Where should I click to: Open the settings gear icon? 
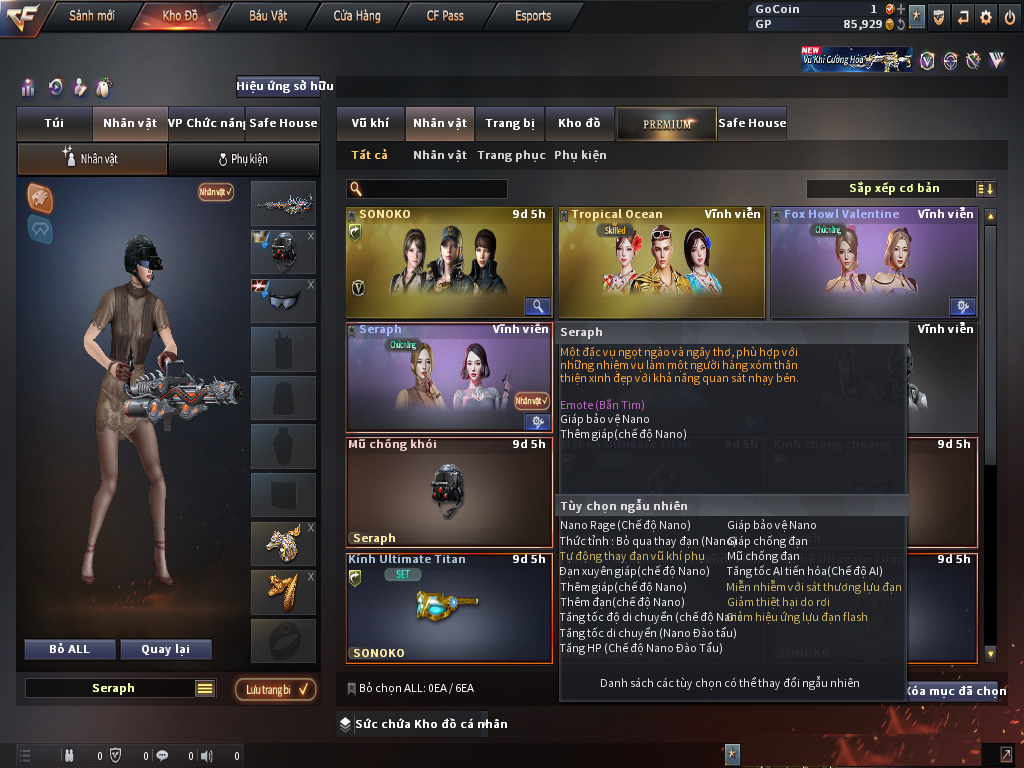(x=986, y=17)
